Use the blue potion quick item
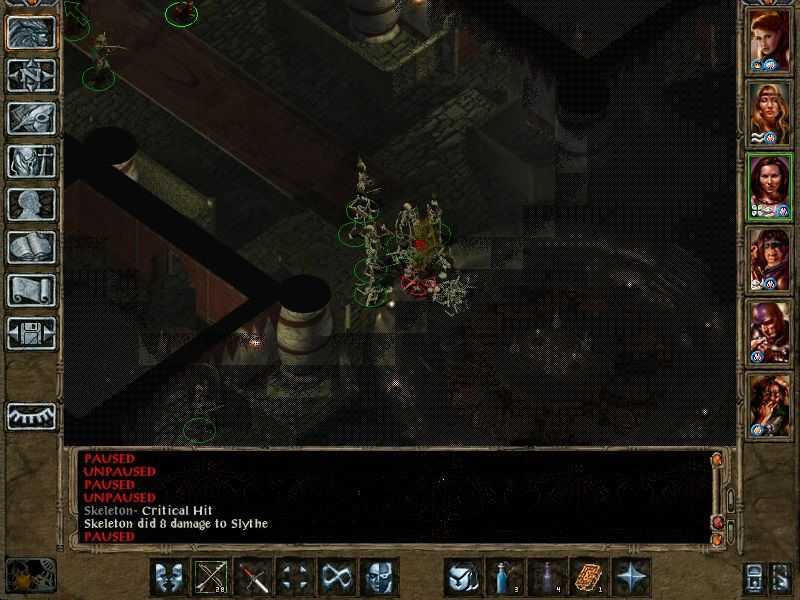Screen dimensions: 800x600 505,577
